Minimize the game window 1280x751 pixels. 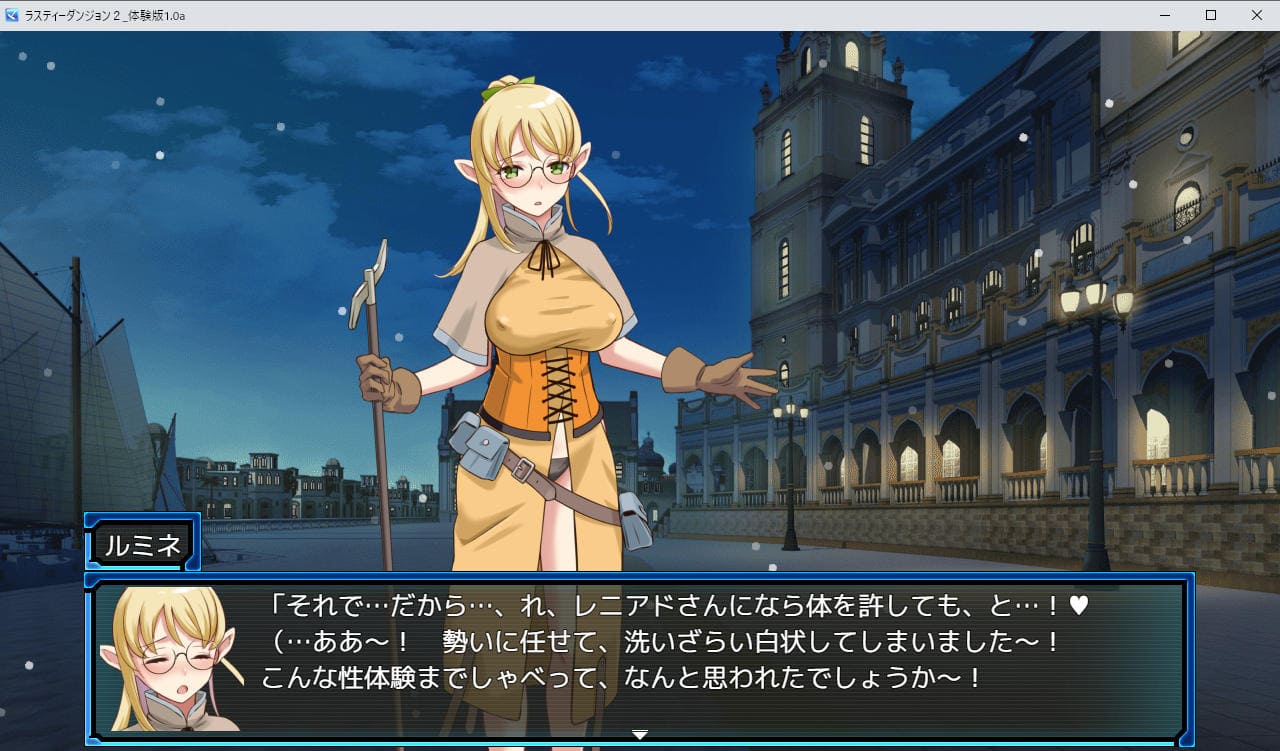(1165, 15)
